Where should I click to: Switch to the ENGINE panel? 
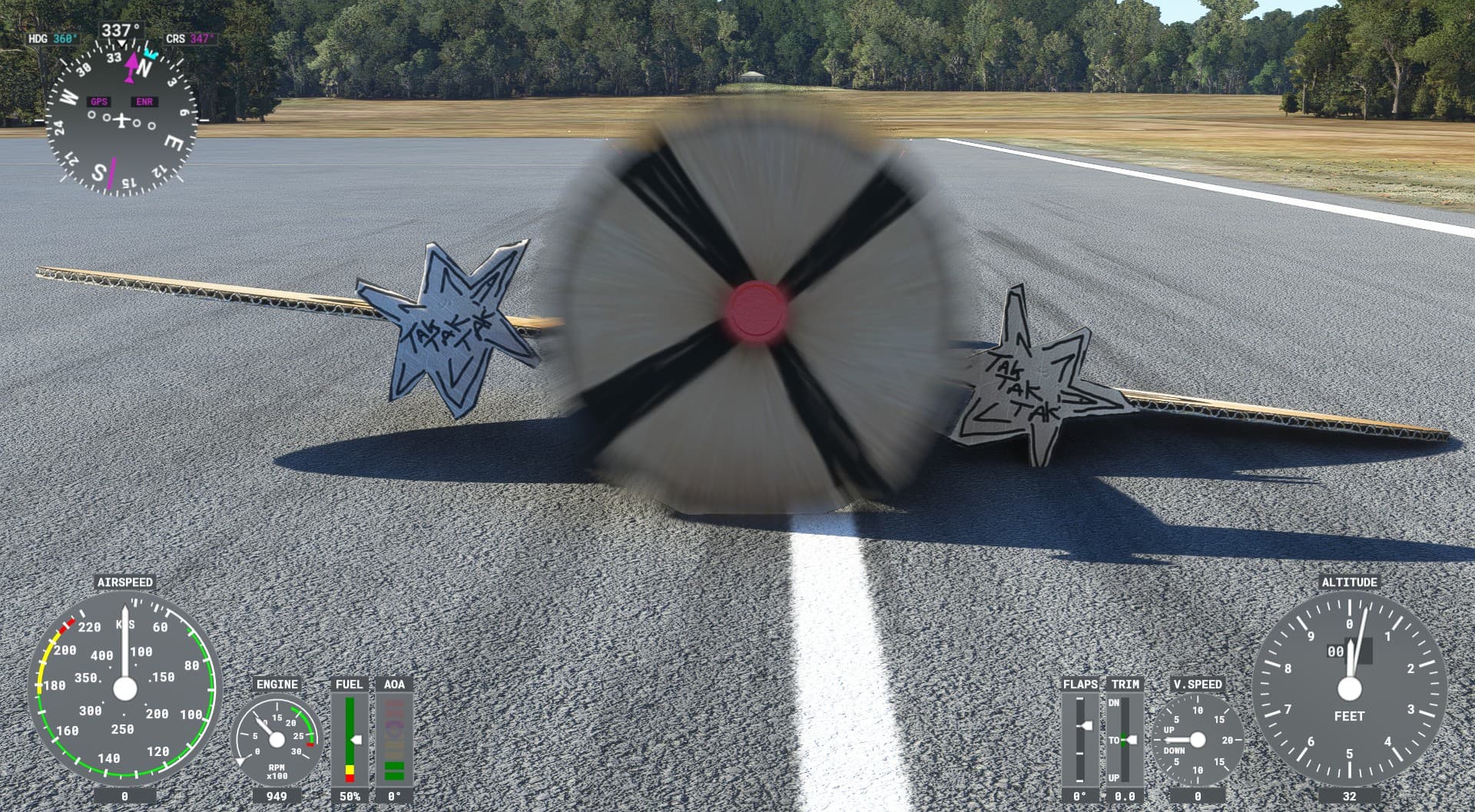tap(277, 683)
